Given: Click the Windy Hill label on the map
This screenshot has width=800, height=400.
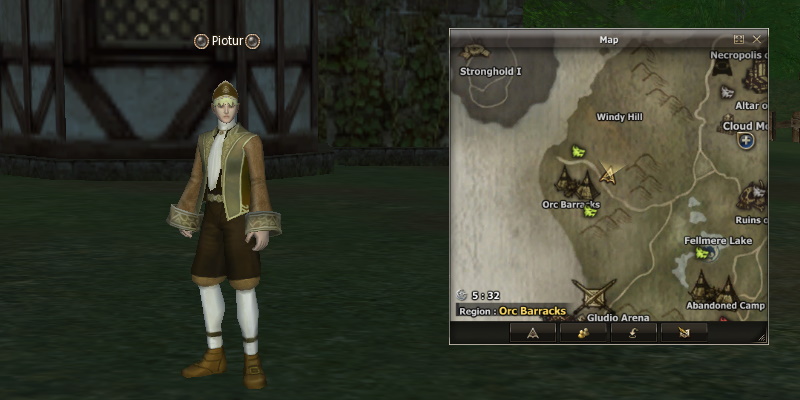Looking at the screenshot, I should pyautogui.click(x=619, y=117).
